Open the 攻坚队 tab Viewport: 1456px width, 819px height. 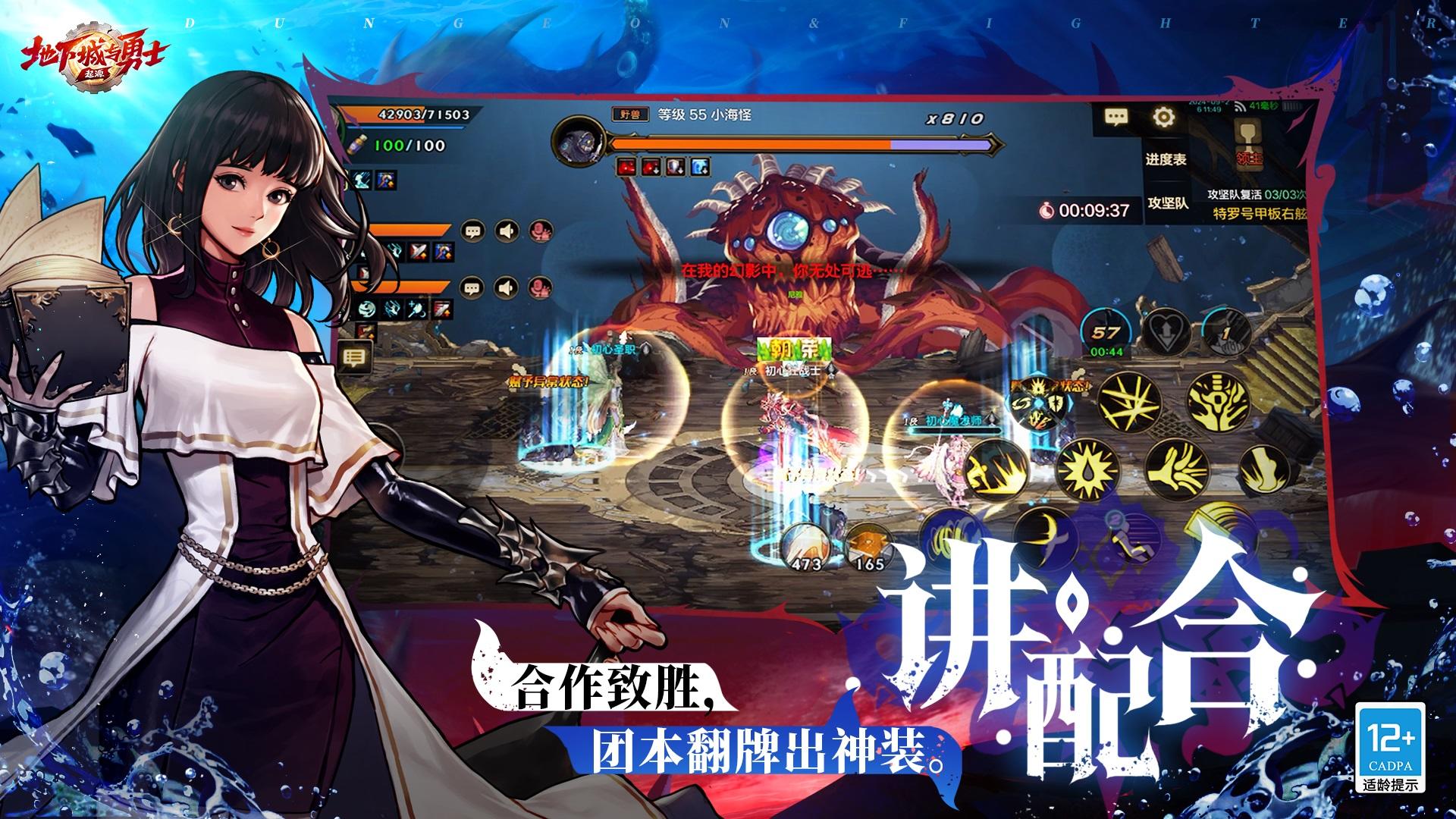1168,203
